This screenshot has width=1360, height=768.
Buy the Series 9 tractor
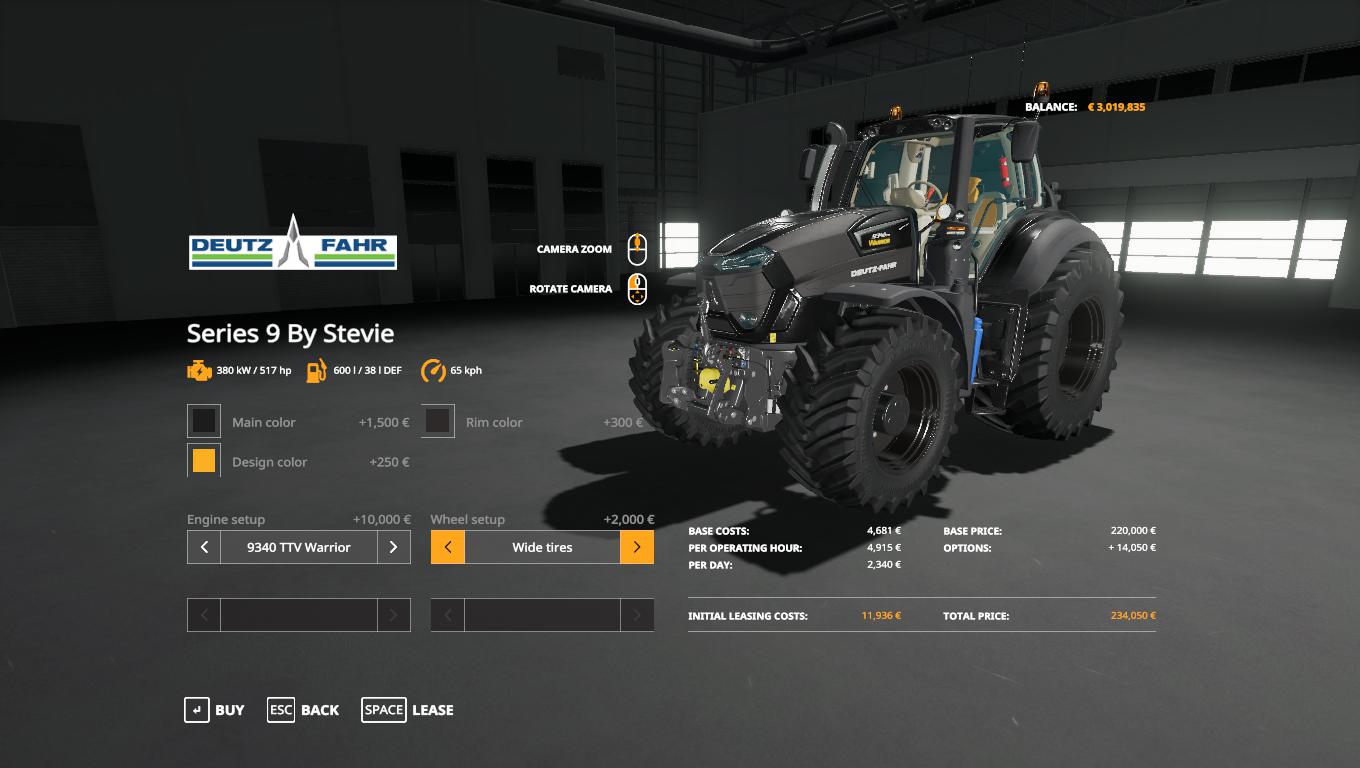215,710
